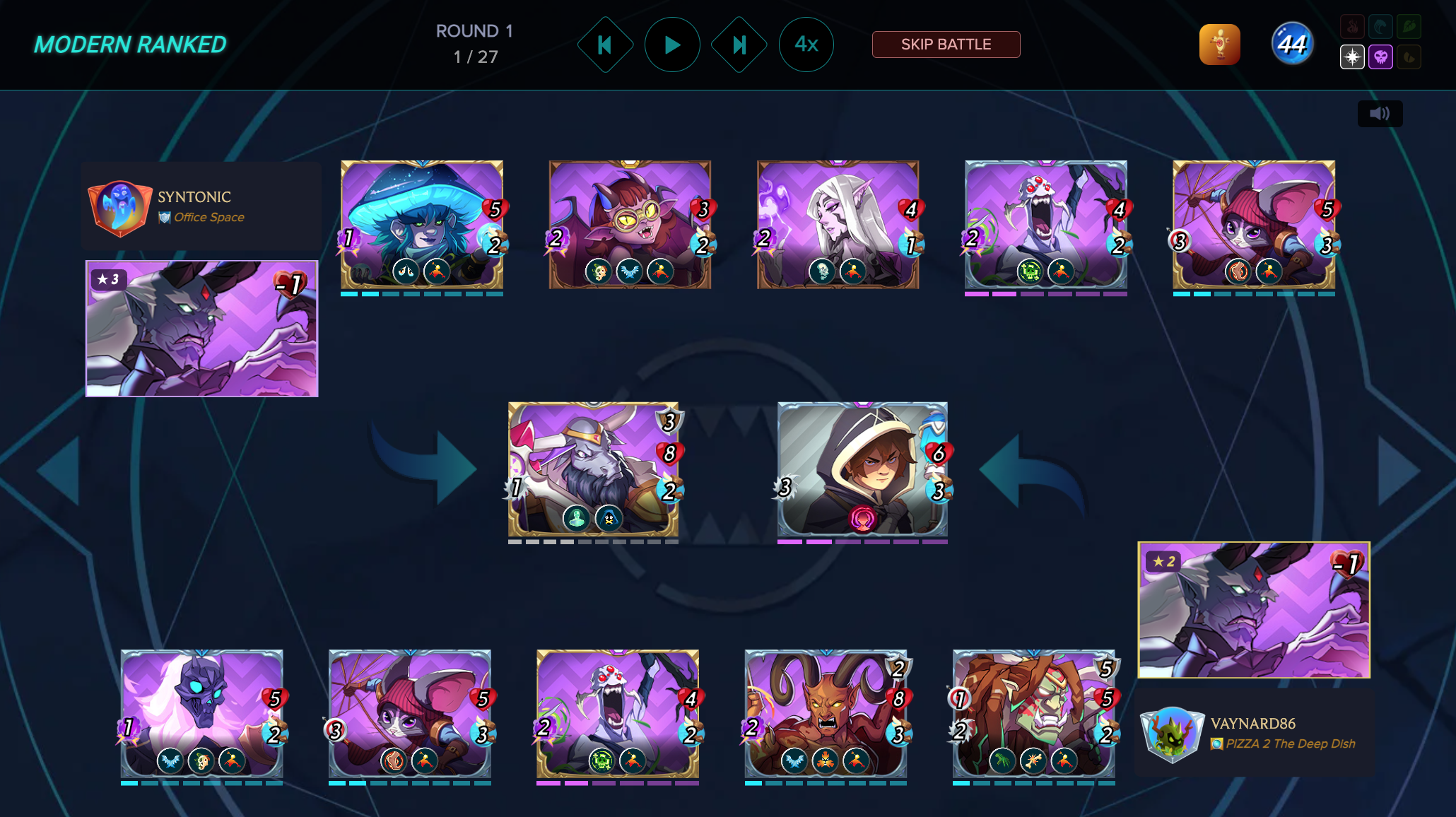Step back to previous round
Image resolution: width=1456 pixels, height=817 pixels.
click(605, 45)
